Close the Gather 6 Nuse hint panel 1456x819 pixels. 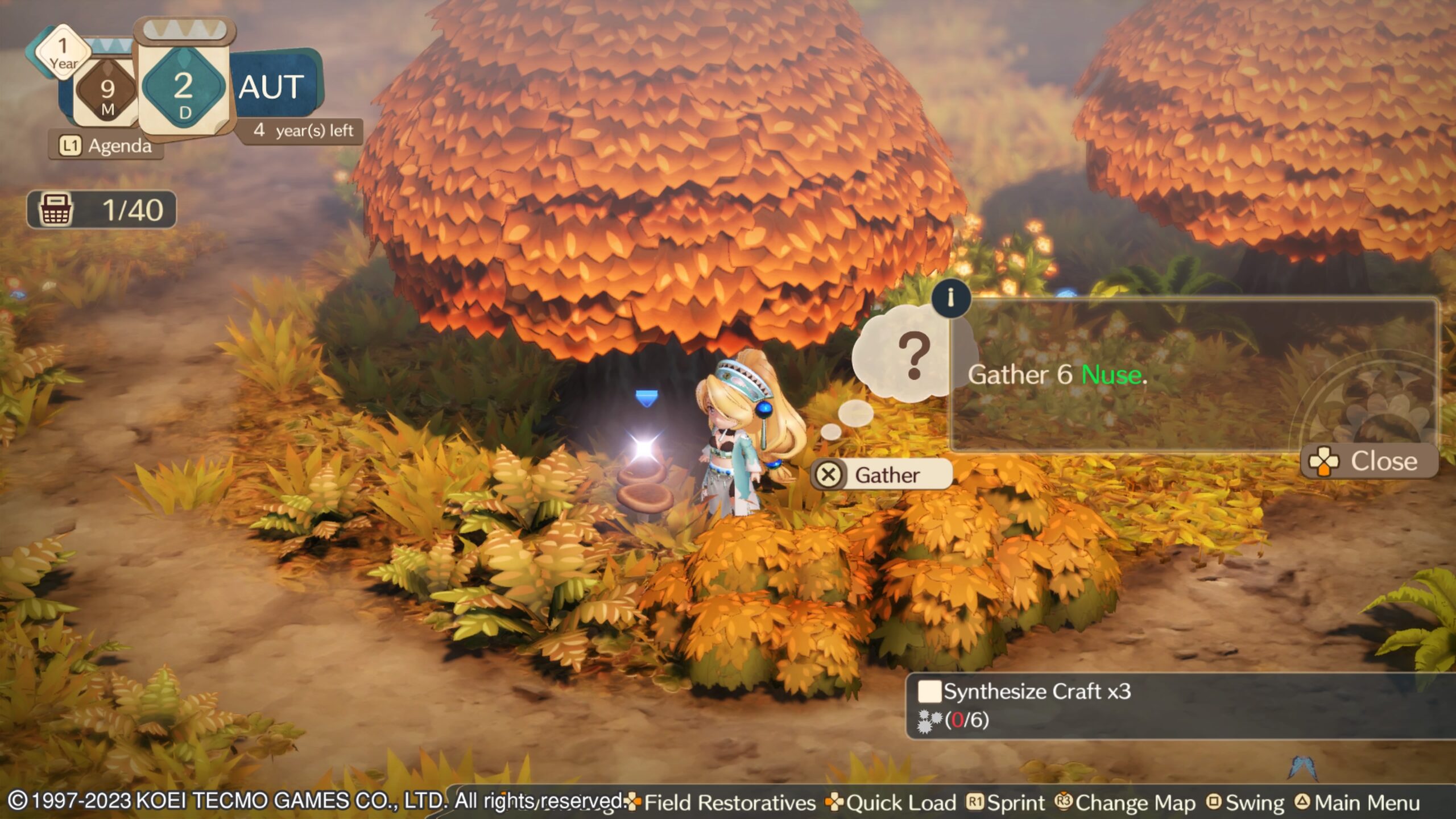[1369, 461]
